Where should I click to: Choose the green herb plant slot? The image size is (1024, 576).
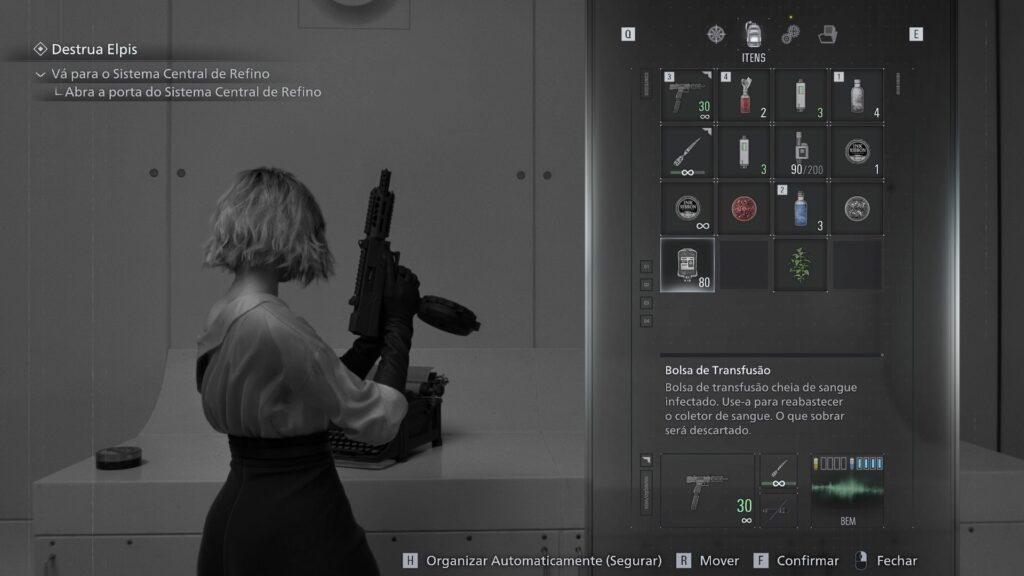(800, 265)
